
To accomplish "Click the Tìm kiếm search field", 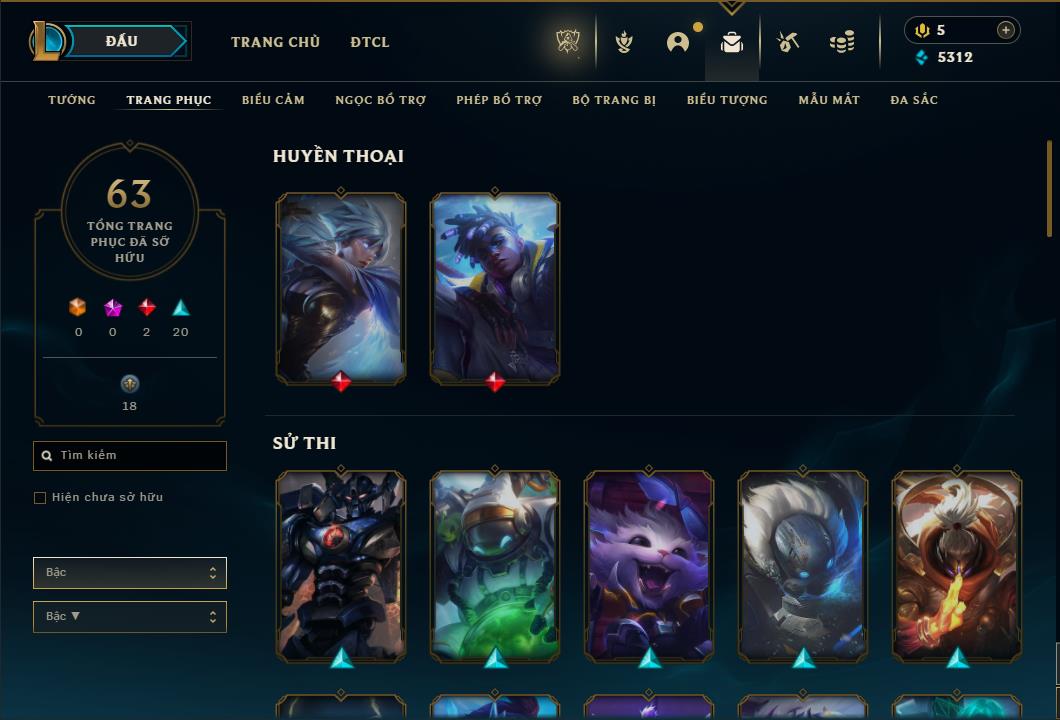I will (x=130, y=456).
